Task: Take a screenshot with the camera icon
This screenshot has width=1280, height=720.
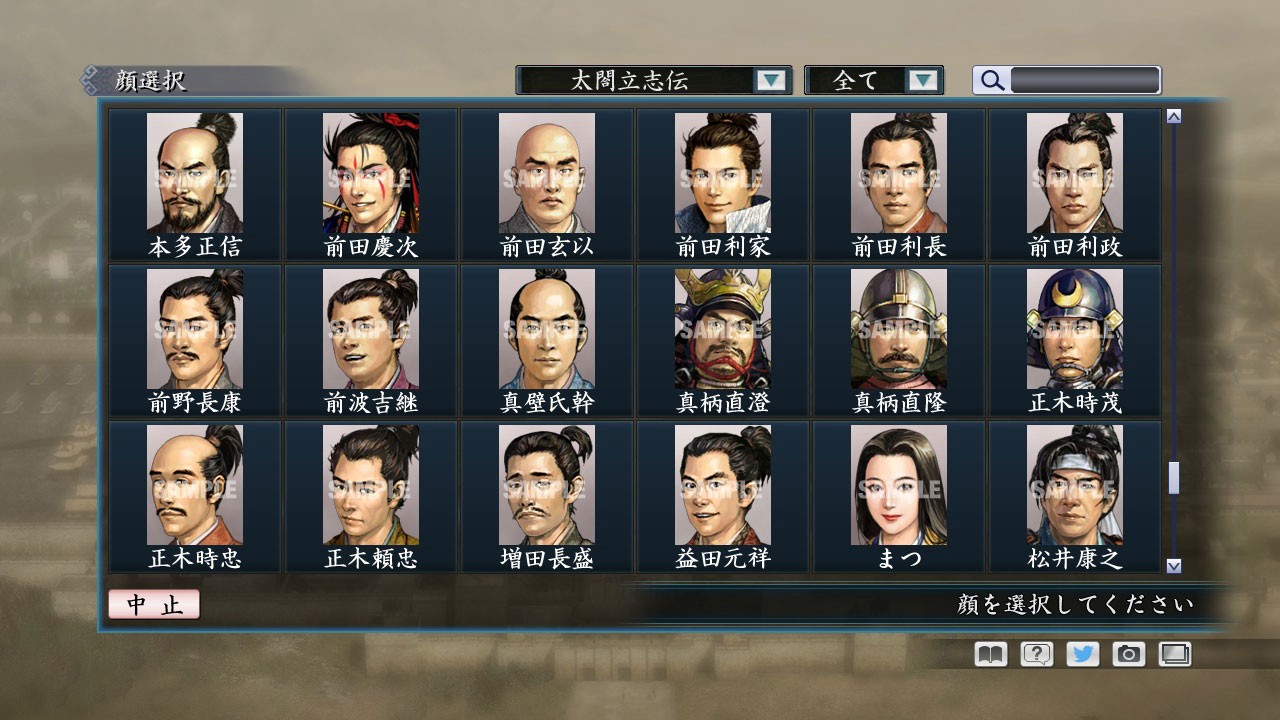Action: (1128, 654)
